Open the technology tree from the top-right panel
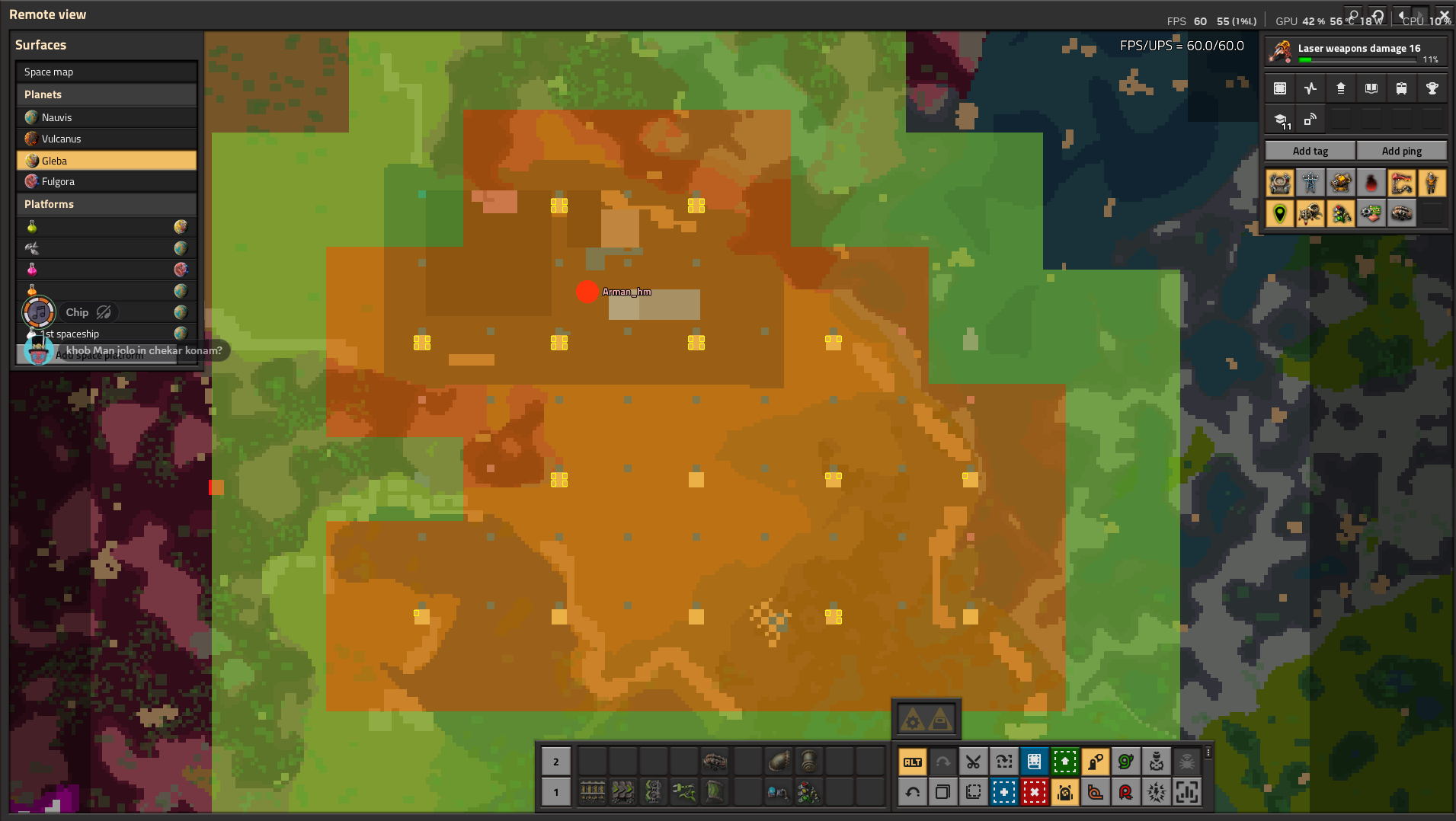This screenshot has width=1456, height=821. click(x=1341, y=88)
